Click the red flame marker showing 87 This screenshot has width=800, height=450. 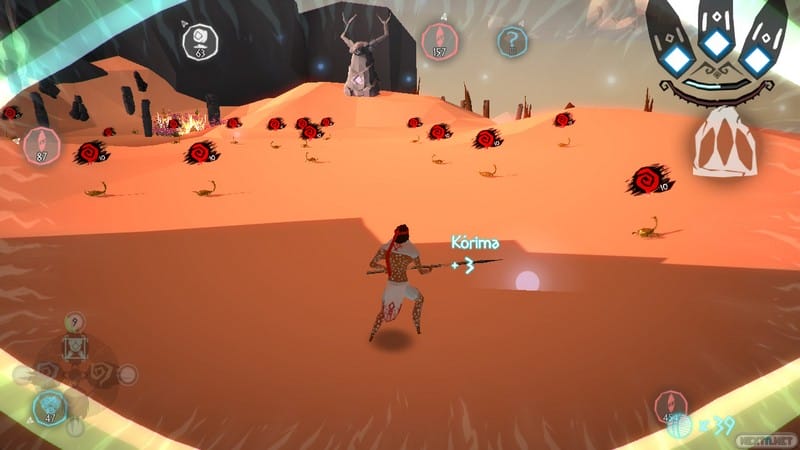pos(42,145)
